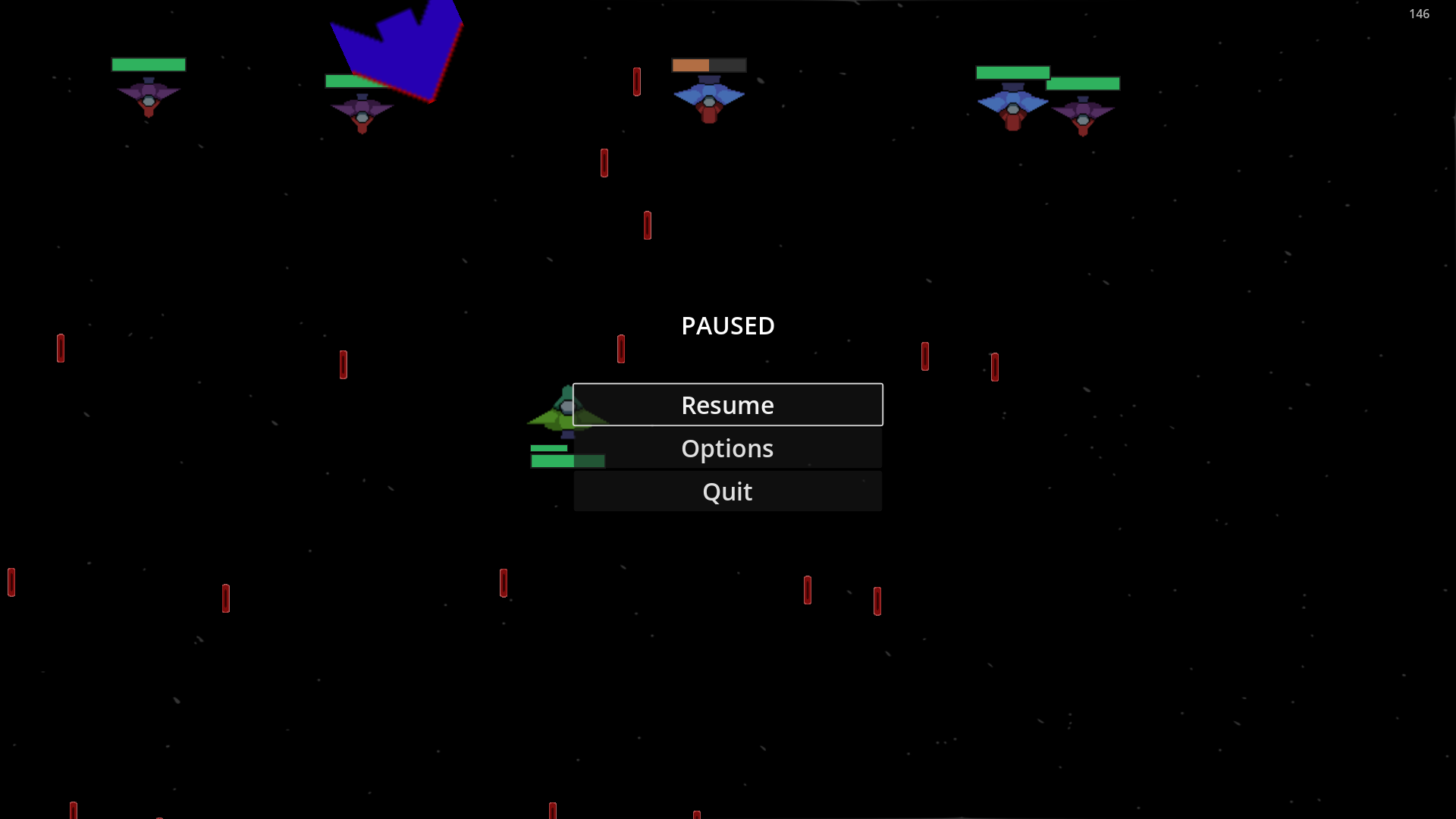This screenshot has height=819, width=1456.
Task: Select the blue enemy ship at top right
Action: 1014,102
